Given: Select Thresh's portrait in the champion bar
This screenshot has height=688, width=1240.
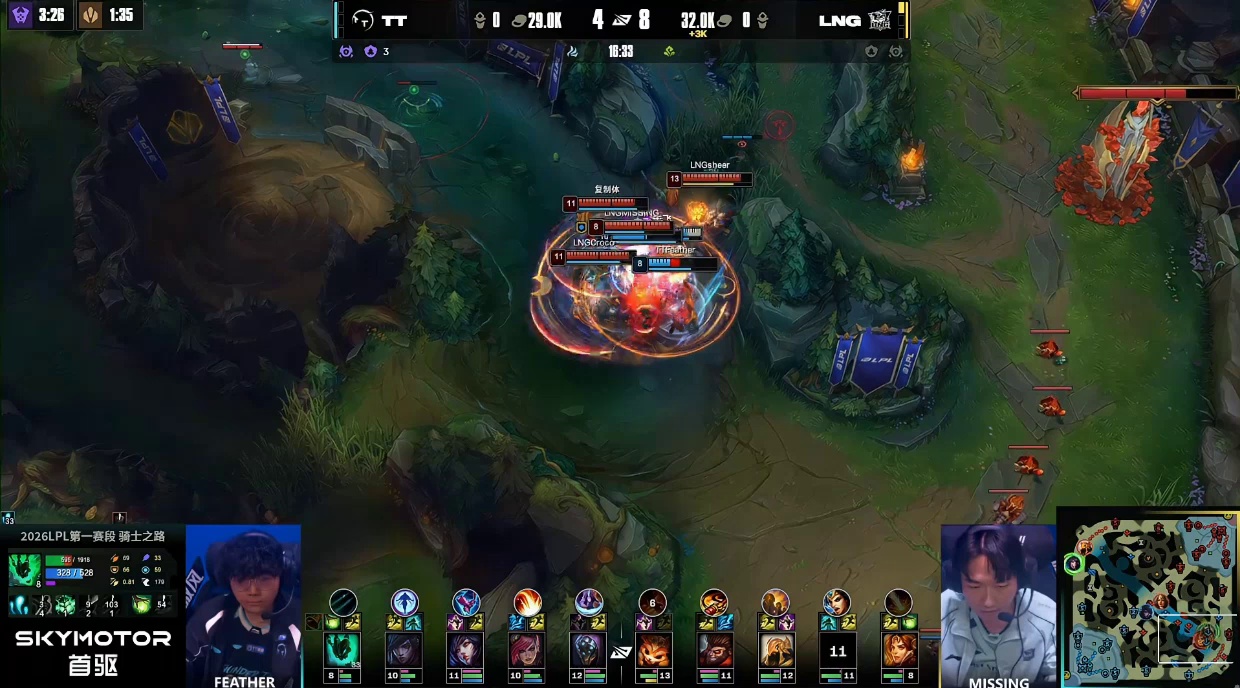Looking at the screenshot, I should 343,650.
